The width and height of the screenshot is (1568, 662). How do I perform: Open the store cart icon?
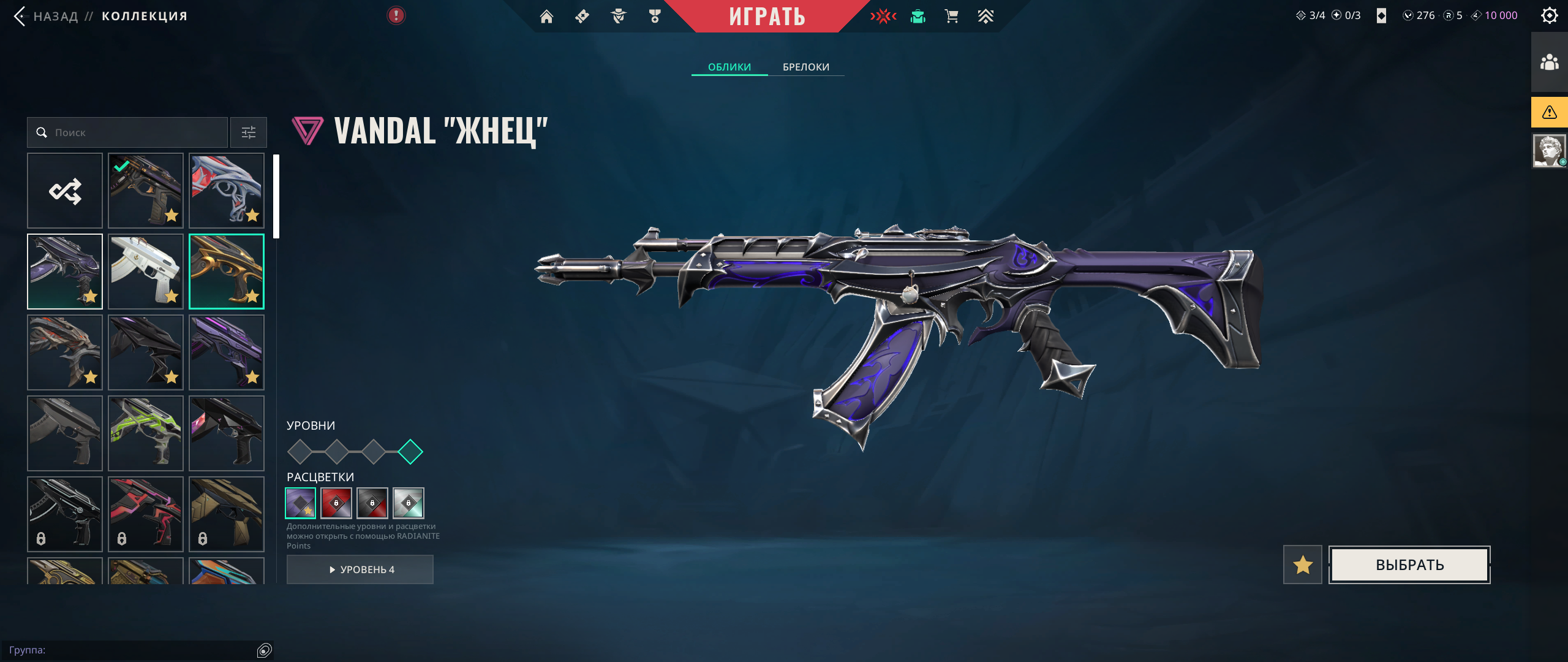[x=951, y=17]
